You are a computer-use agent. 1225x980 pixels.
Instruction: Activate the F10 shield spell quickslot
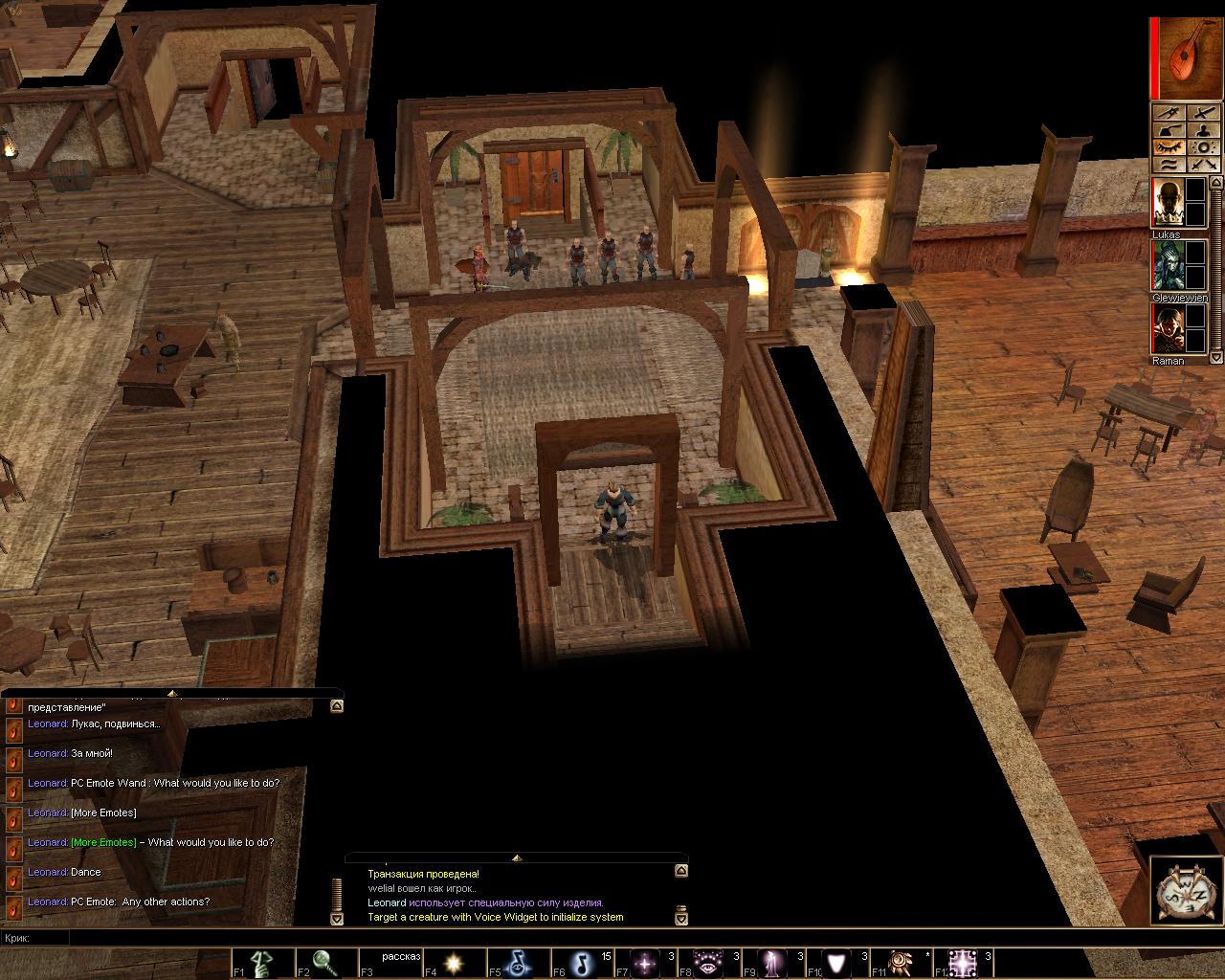[837, 963]
